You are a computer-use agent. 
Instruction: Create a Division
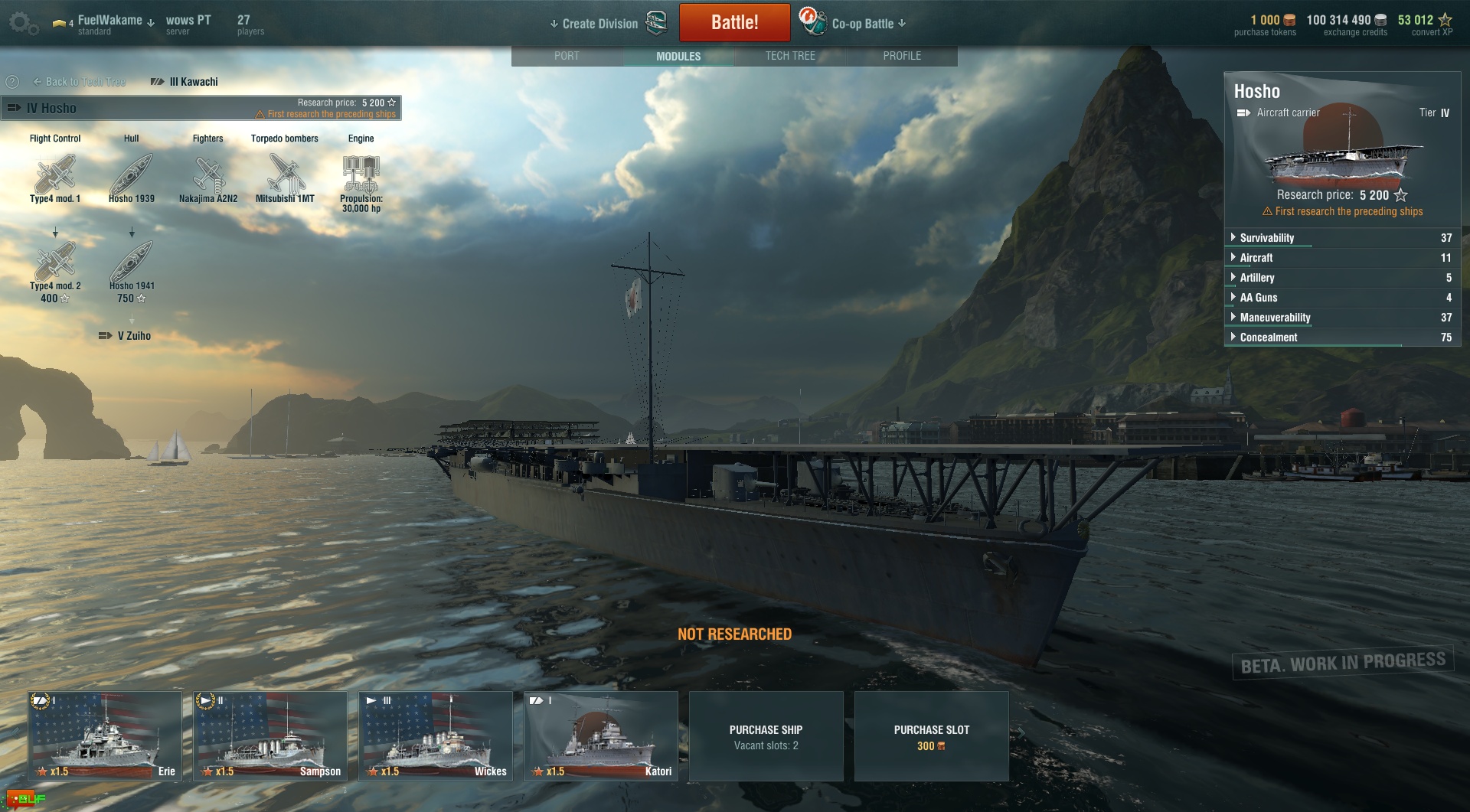click(x=600, y=24)
